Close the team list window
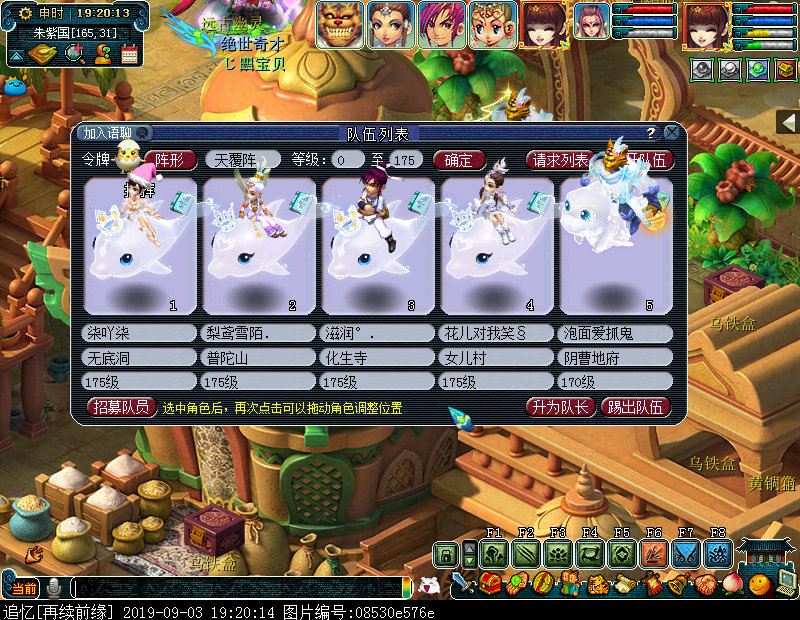 (x=672, y=132)
